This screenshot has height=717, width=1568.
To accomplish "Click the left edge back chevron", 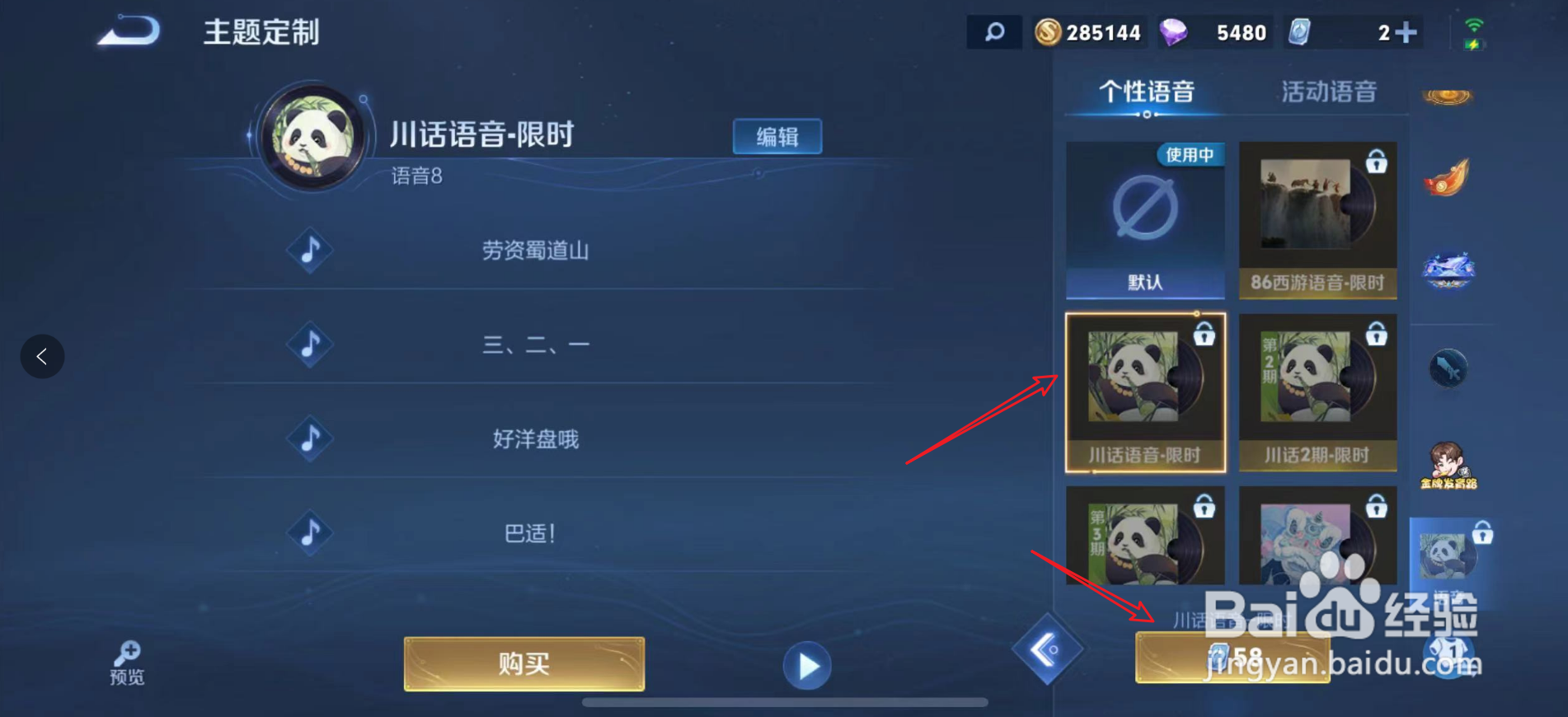I will (41, 356).
